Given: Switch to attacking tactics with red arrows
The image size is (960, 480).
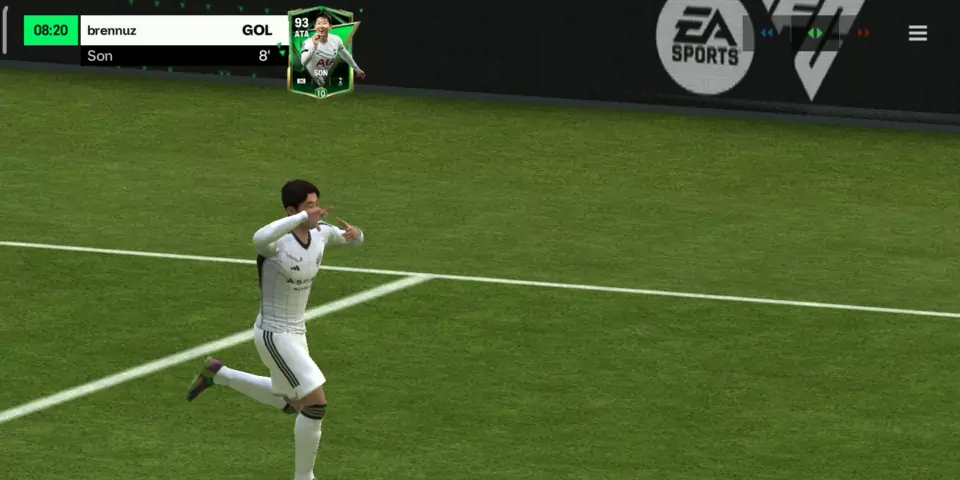Looking at the screenshot, I should coord(863,33).
